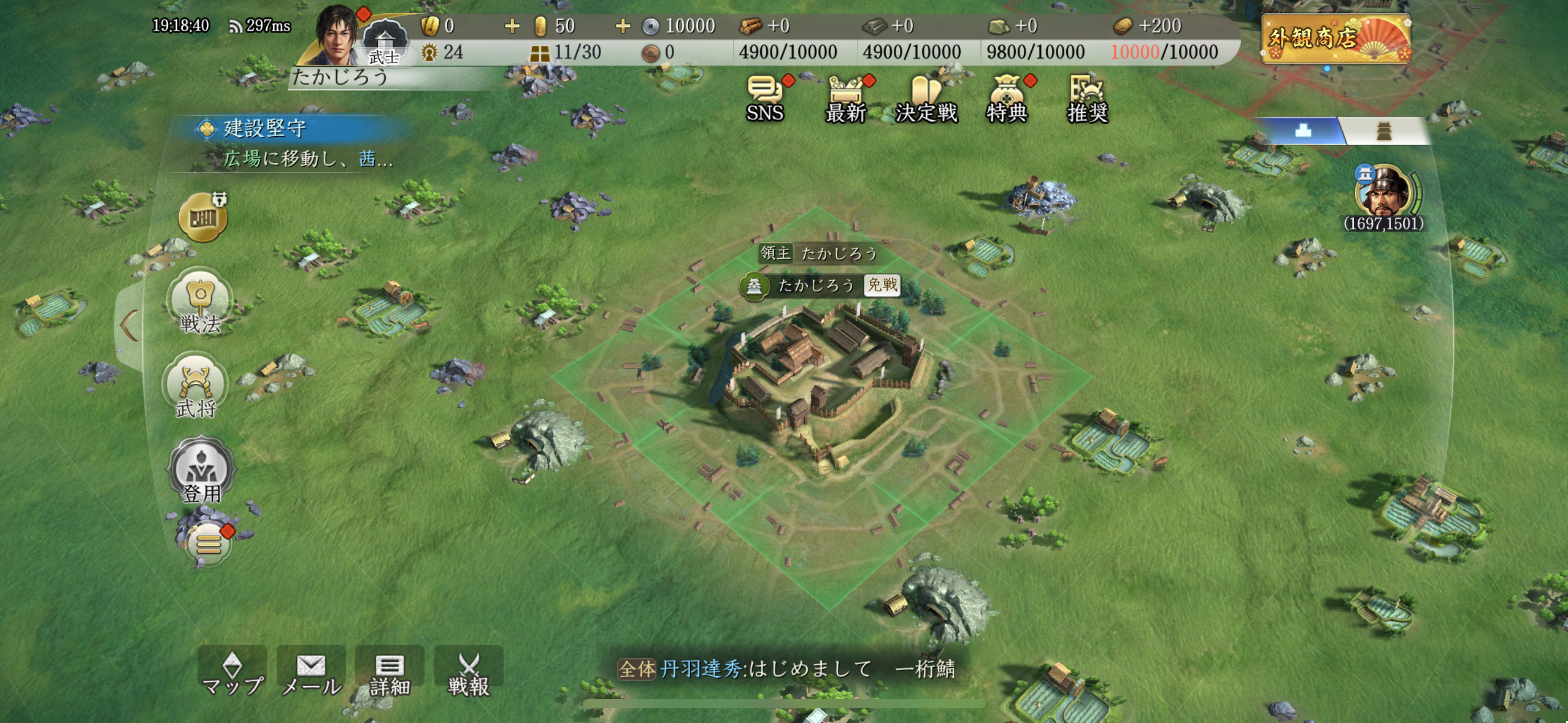Viewport: 1568px width, 723px height.
Task: Open the メール mailbox
Action: coord(311,673)
